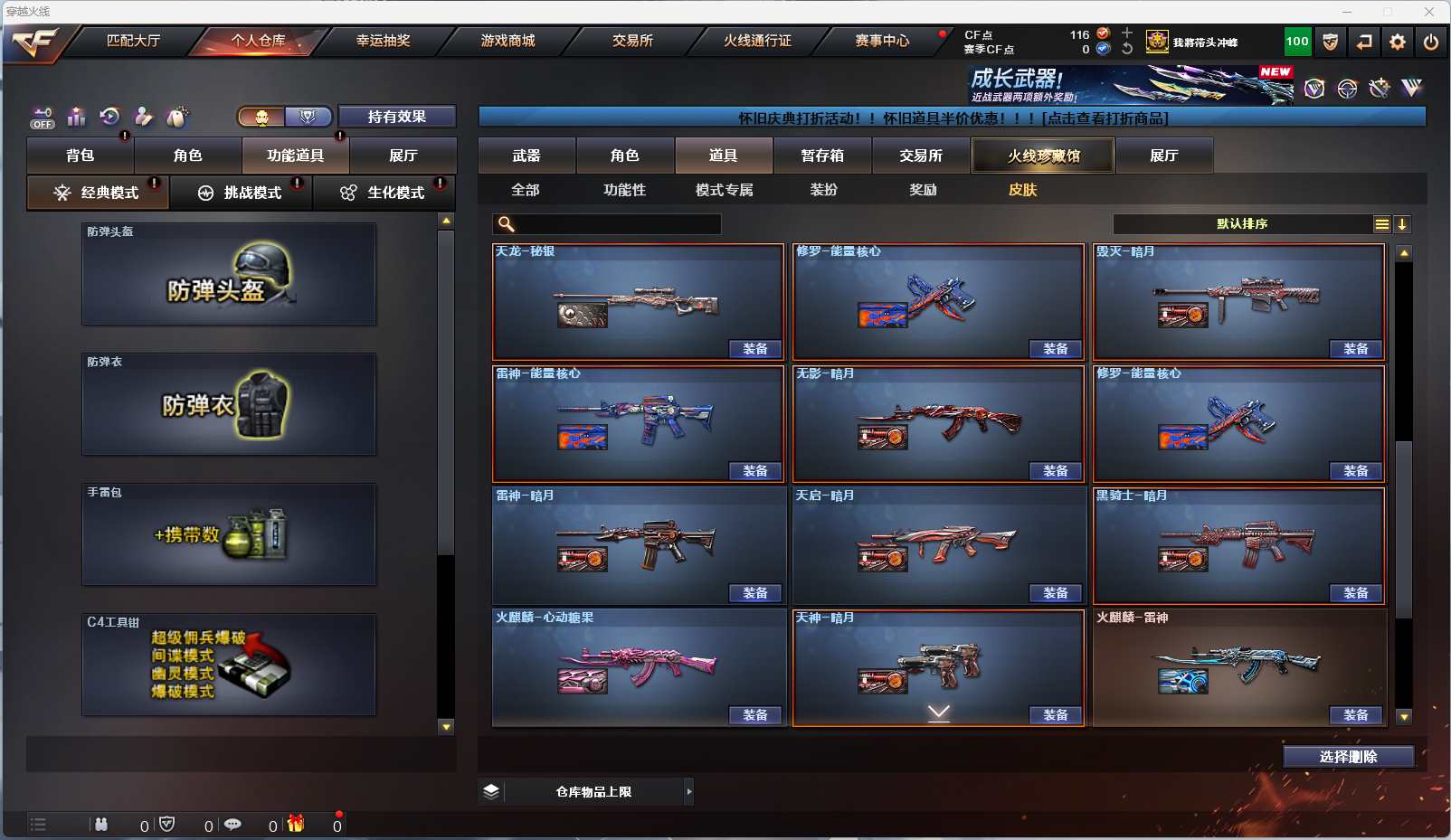The height and width of the screenshot is (840, 1451).
Task: Switch to 生化模式 mode tab
Action: pos(384,193)
